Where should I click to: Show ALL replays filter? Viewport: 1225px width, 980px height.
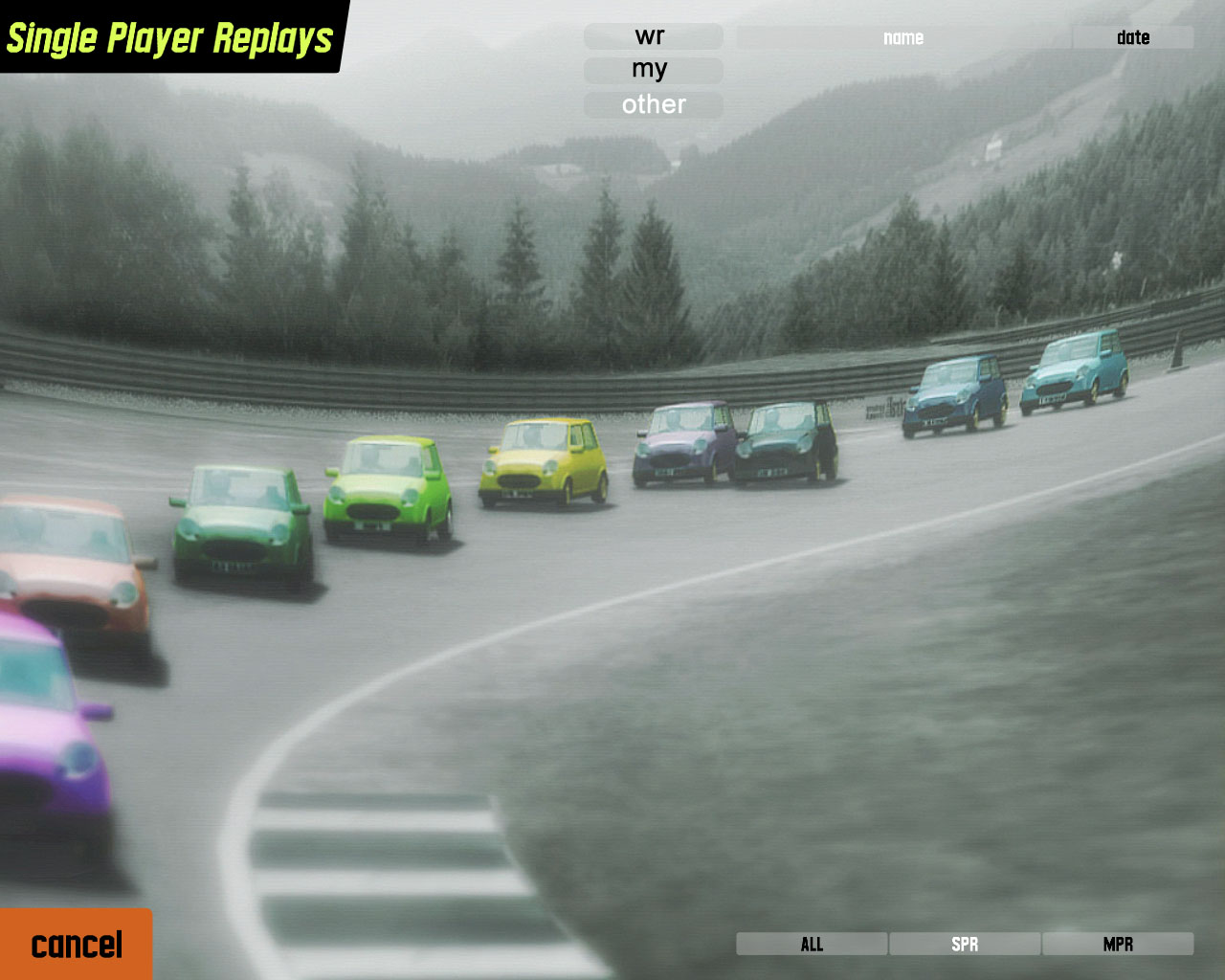812,944
